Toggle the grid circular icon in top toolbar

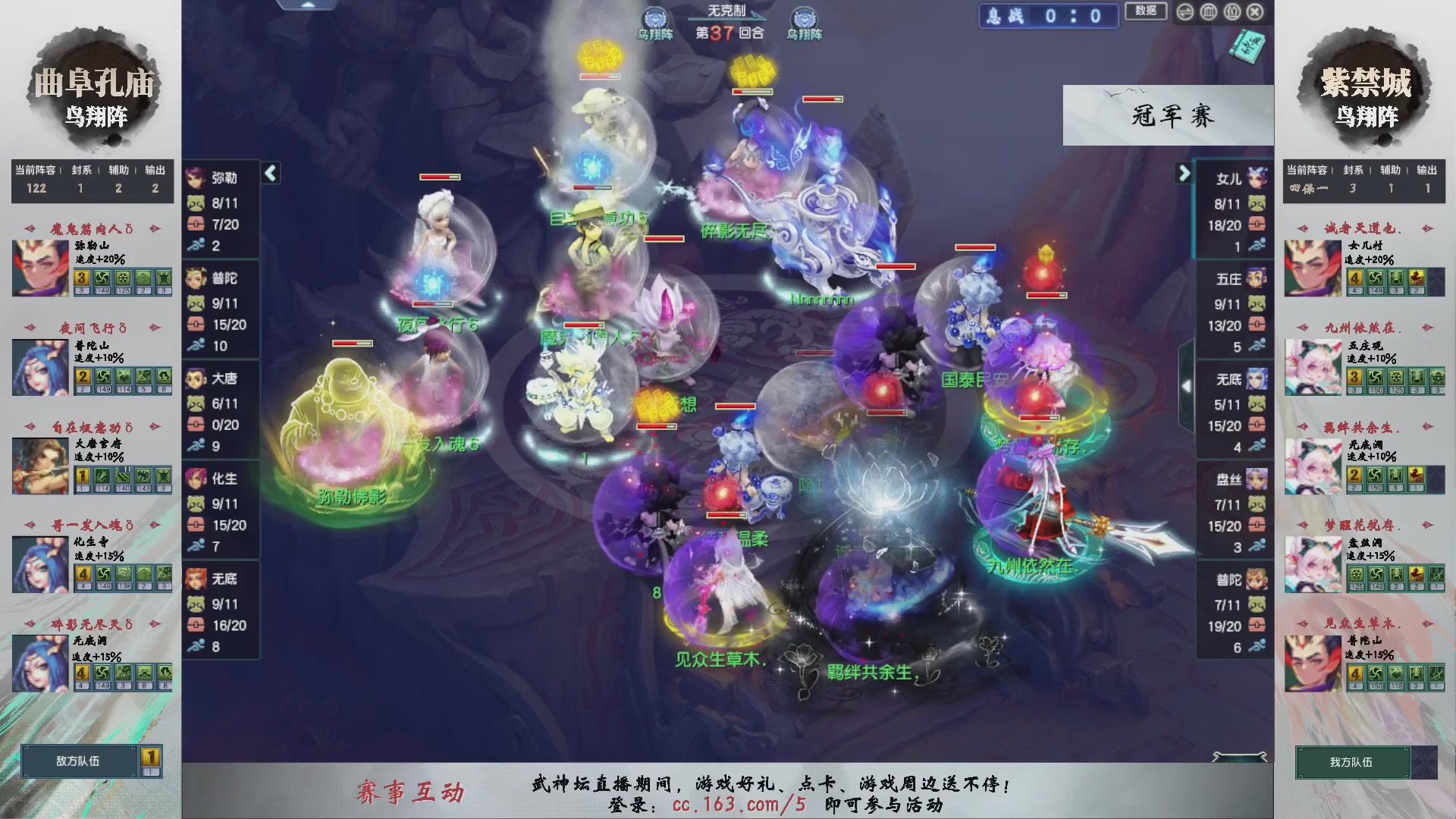[x=1208, y=12]
